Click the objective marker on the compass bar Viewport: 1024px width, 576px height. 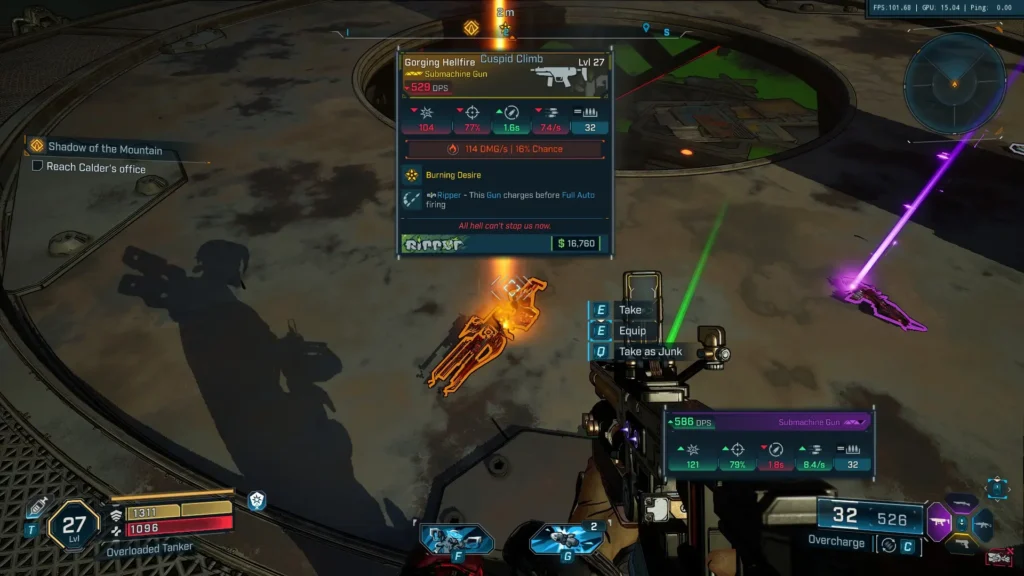pos(471,28)
